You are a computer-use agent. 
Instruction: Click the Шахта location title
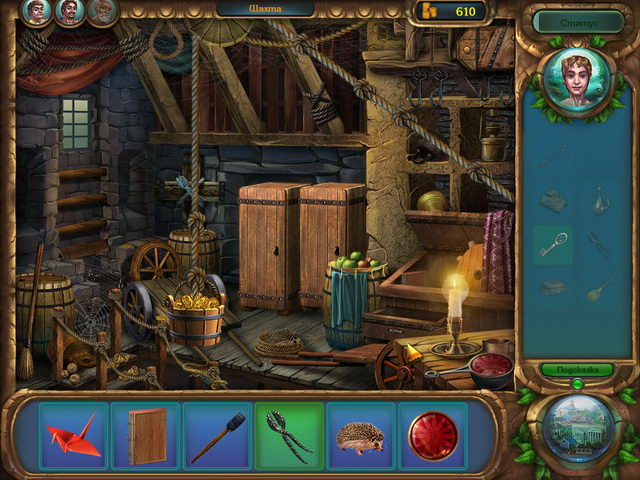point(264,9)
